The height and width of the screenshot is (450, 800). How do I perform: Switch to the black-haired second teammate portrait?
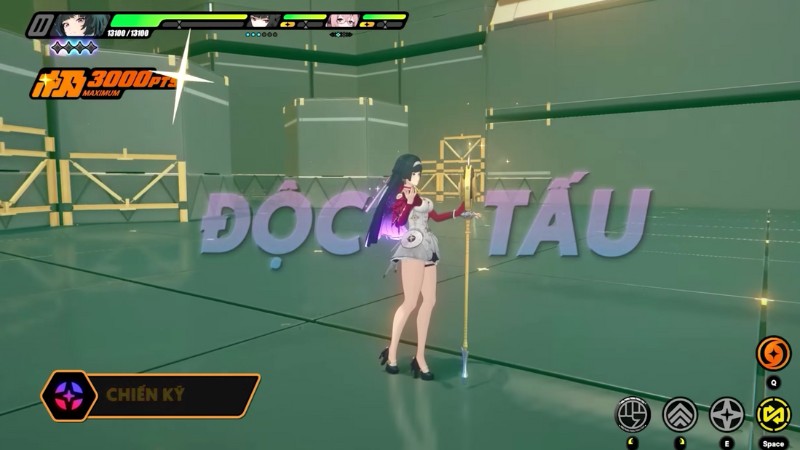click(263, 21)
